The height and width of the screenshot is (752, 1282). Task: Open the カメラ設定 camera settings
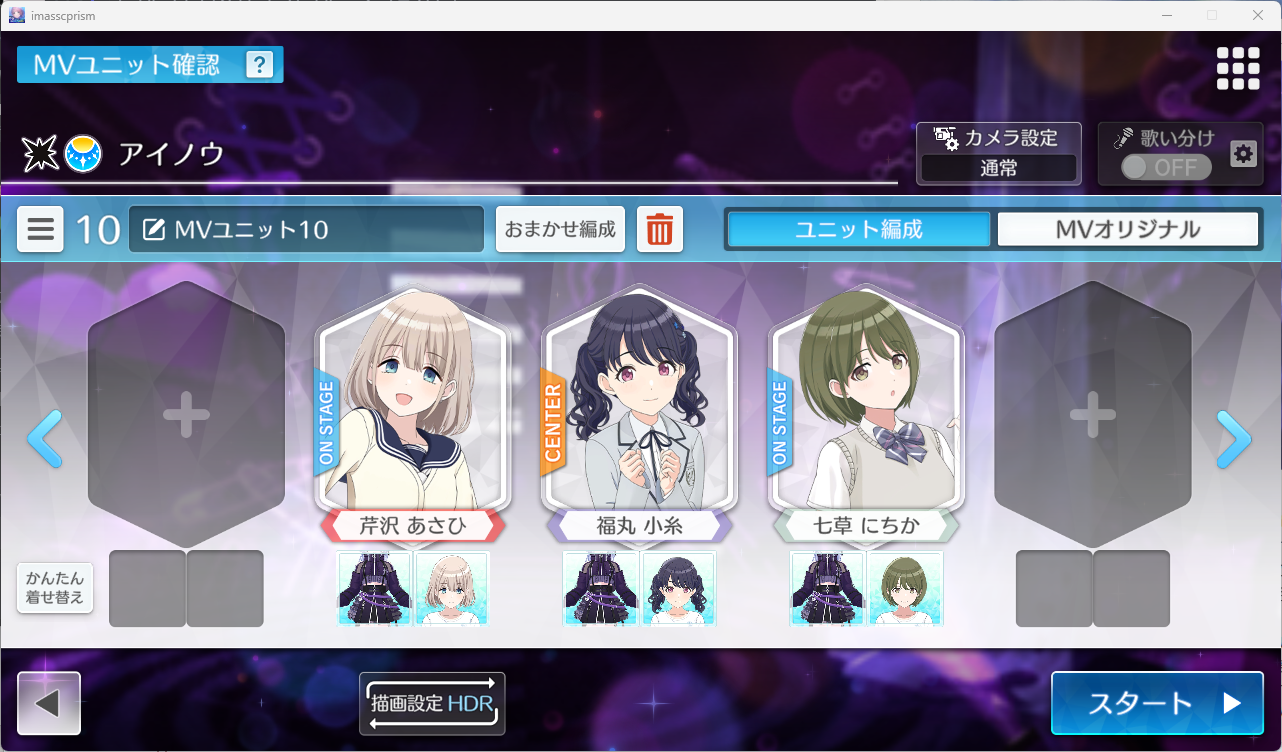tap(998, 153)
